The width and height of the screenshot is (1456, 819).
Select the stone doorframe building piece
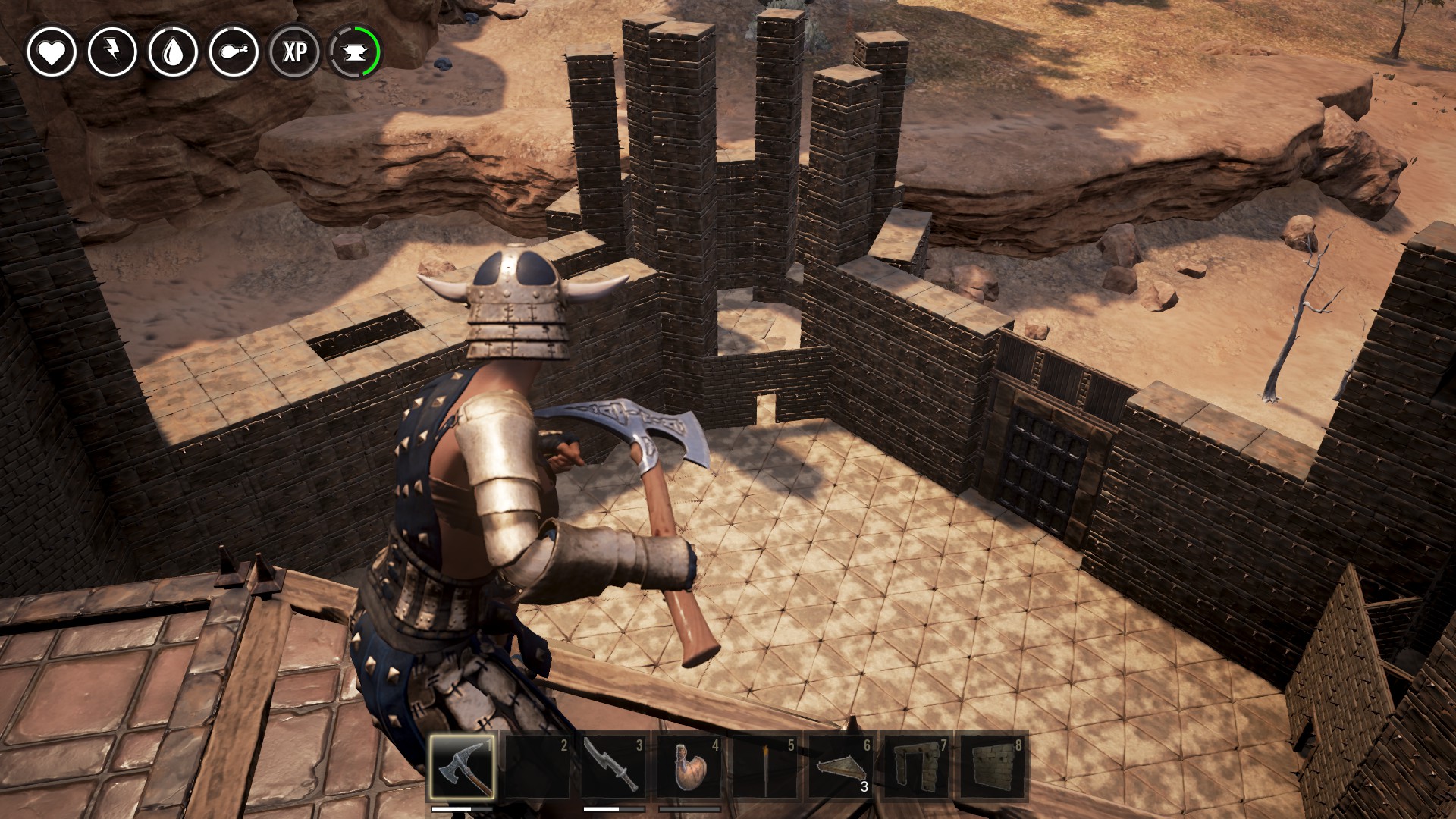[917, 766]
